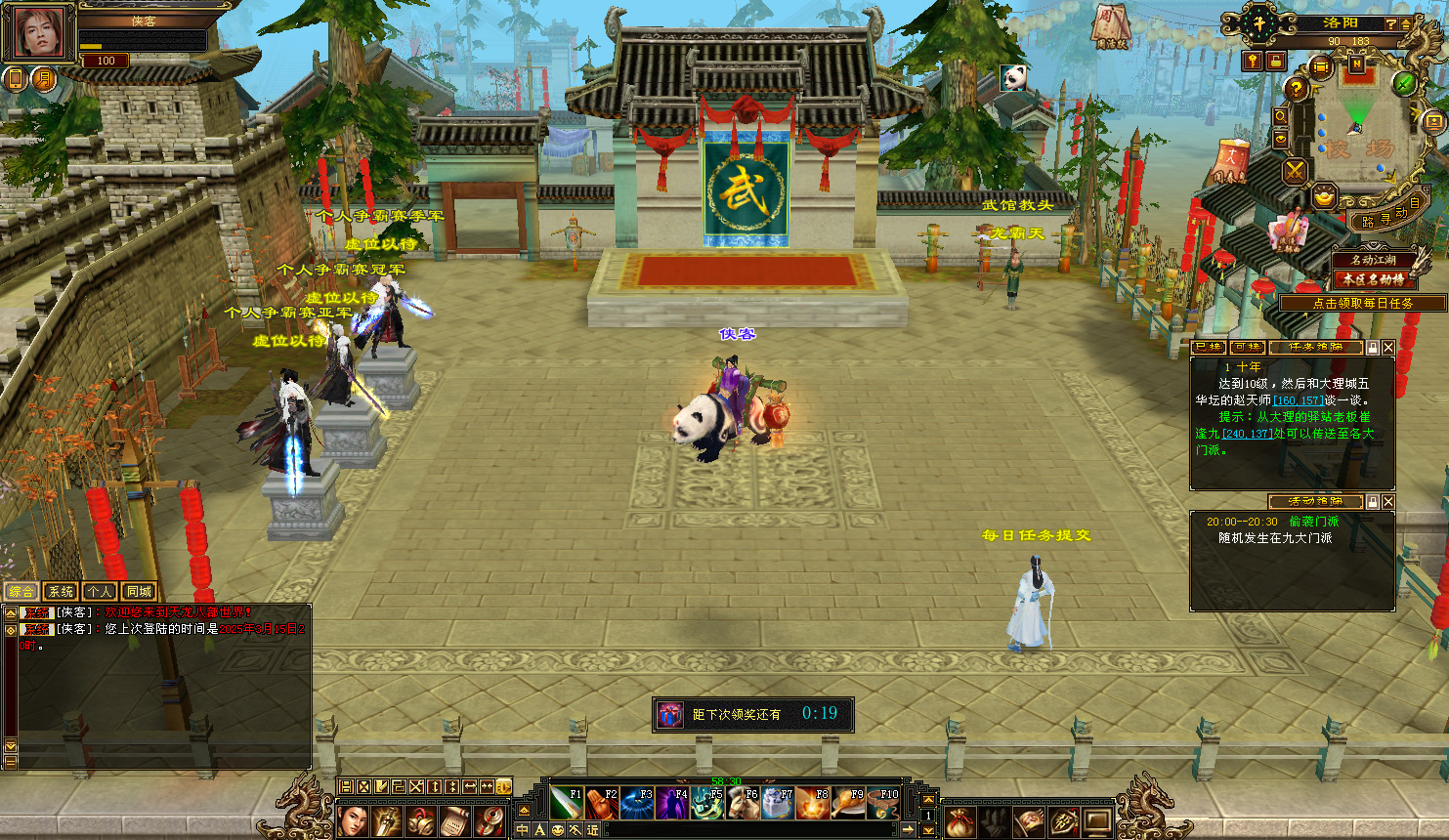Close the 任务追踪 quest tracker panel
Image resolution: width=1449 pixels, height=840 pixels.
tap(1388, 348)
